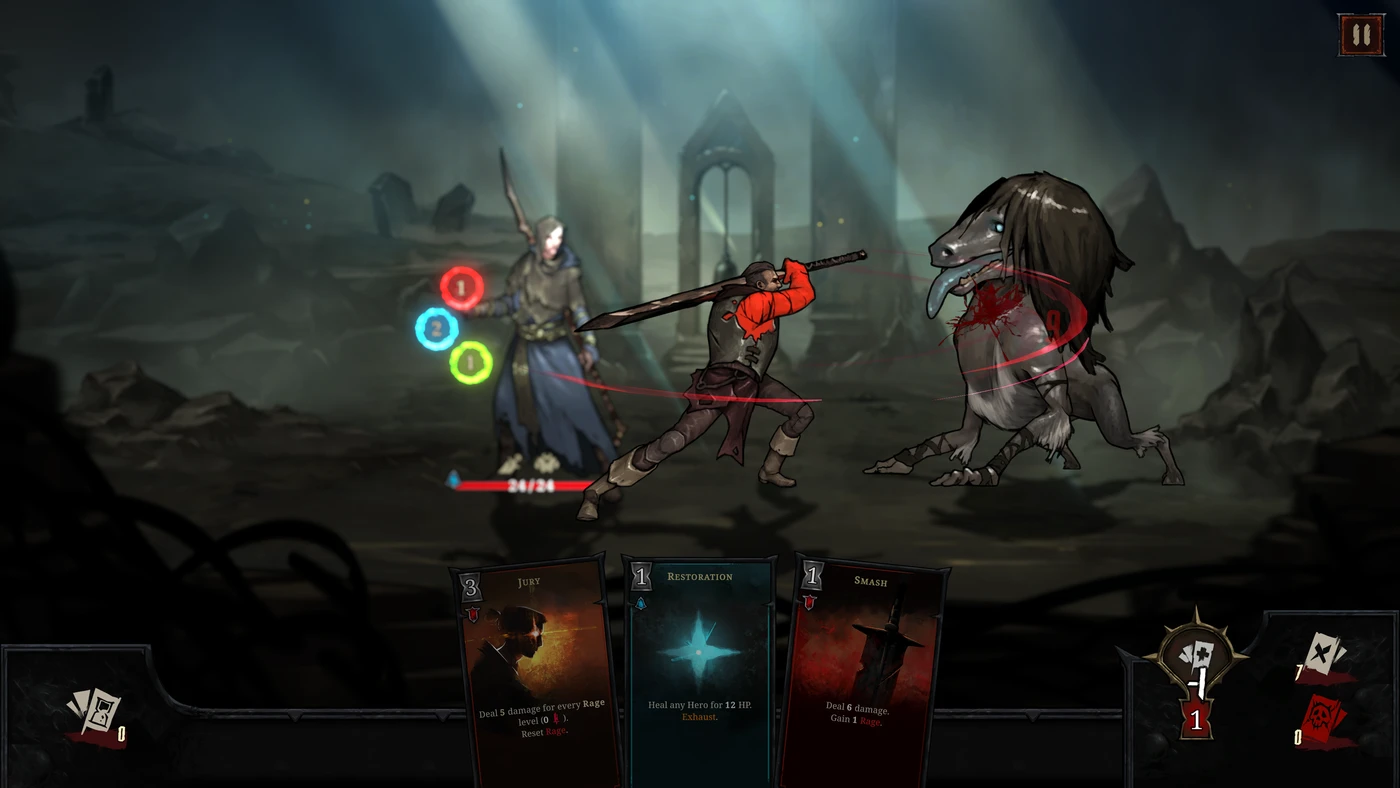Open the draw pile with hourglass icon
This screenshot has height=788, width=1400.
point(94,714)
